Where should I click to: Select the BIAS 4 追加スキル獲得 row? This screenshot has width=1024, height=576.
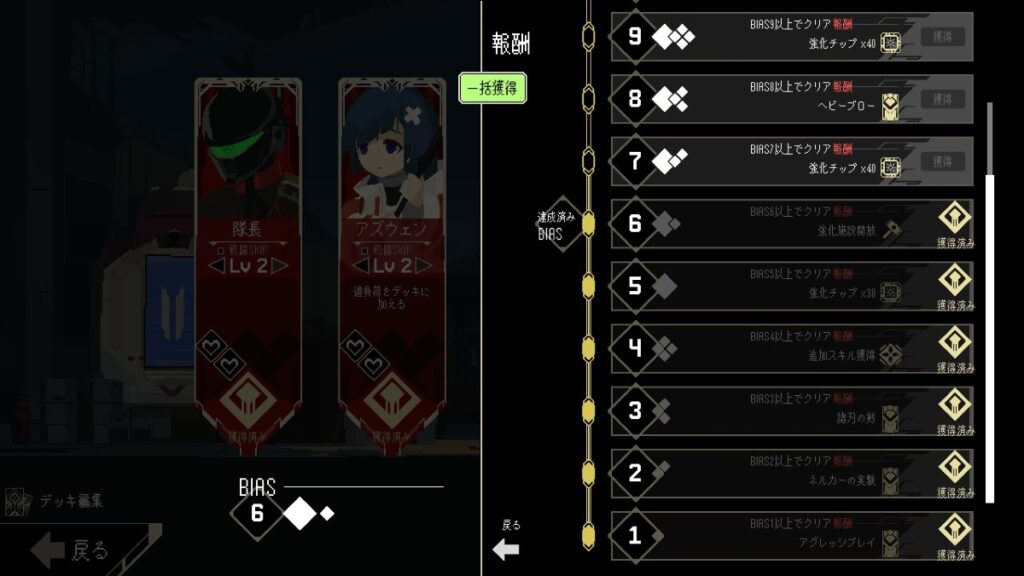tap(792, 348)
